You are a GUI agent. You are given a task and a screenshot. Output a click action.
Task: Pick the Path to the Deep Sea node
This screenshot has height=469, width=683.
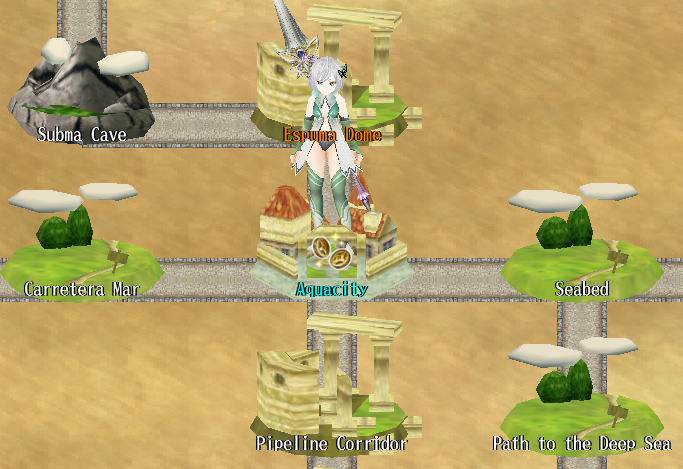pyautogui.click(x=581, y=400)
